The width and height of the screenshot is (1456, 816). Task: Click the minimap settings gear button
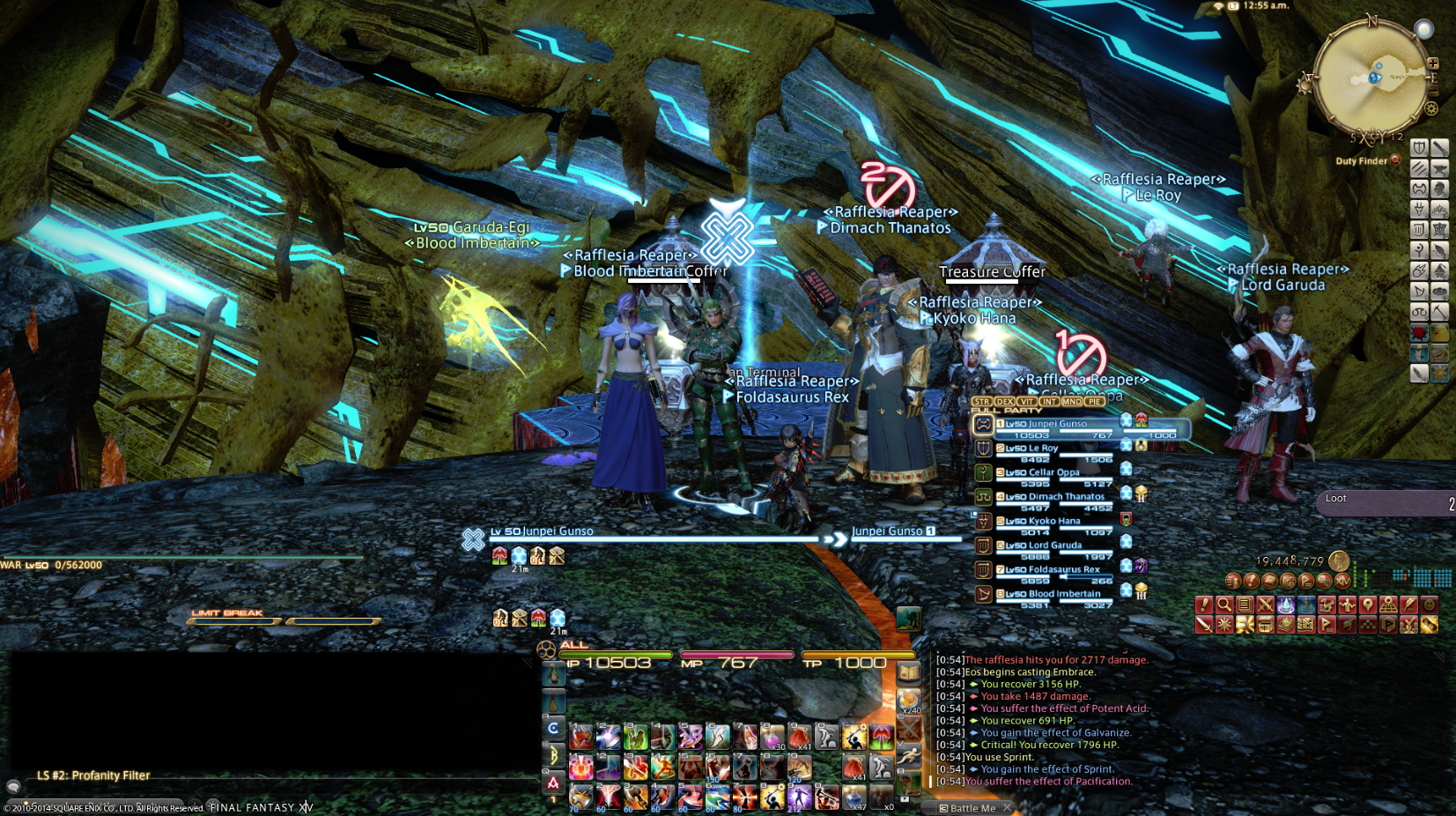(1431, 108)
